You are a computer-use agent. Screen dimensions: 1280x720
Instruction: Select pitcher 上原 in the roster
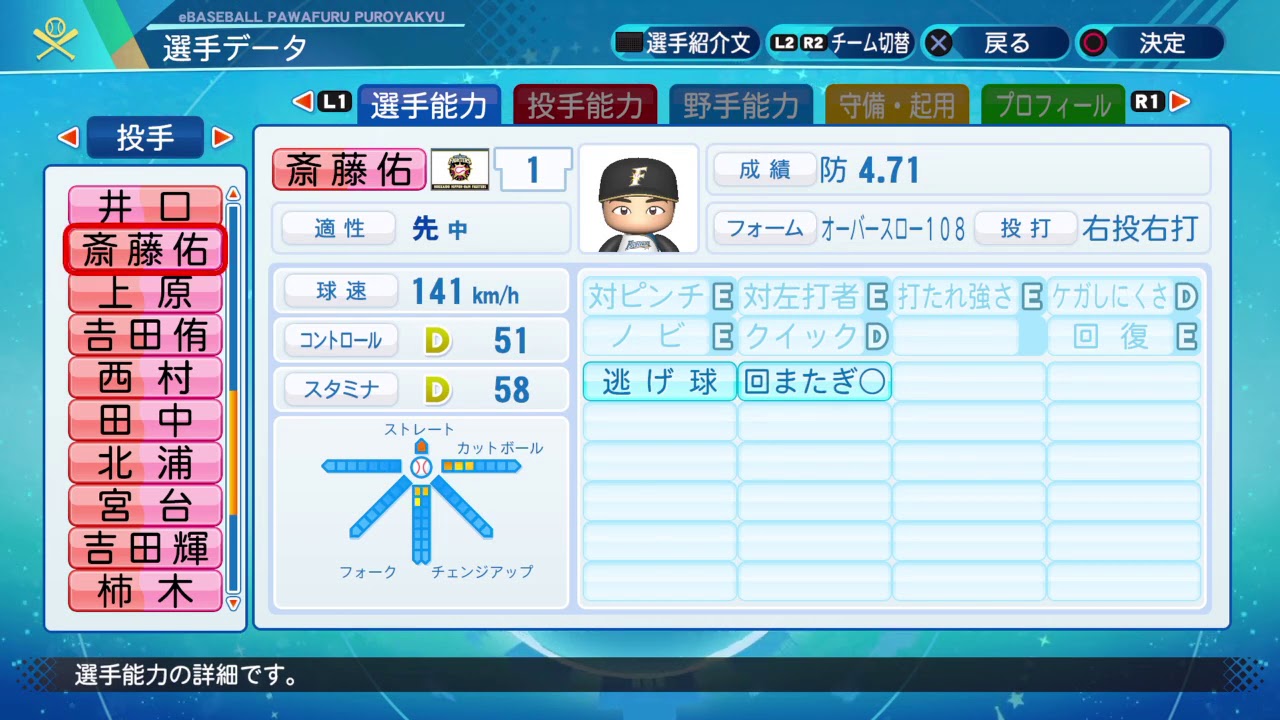click(145, 292)
